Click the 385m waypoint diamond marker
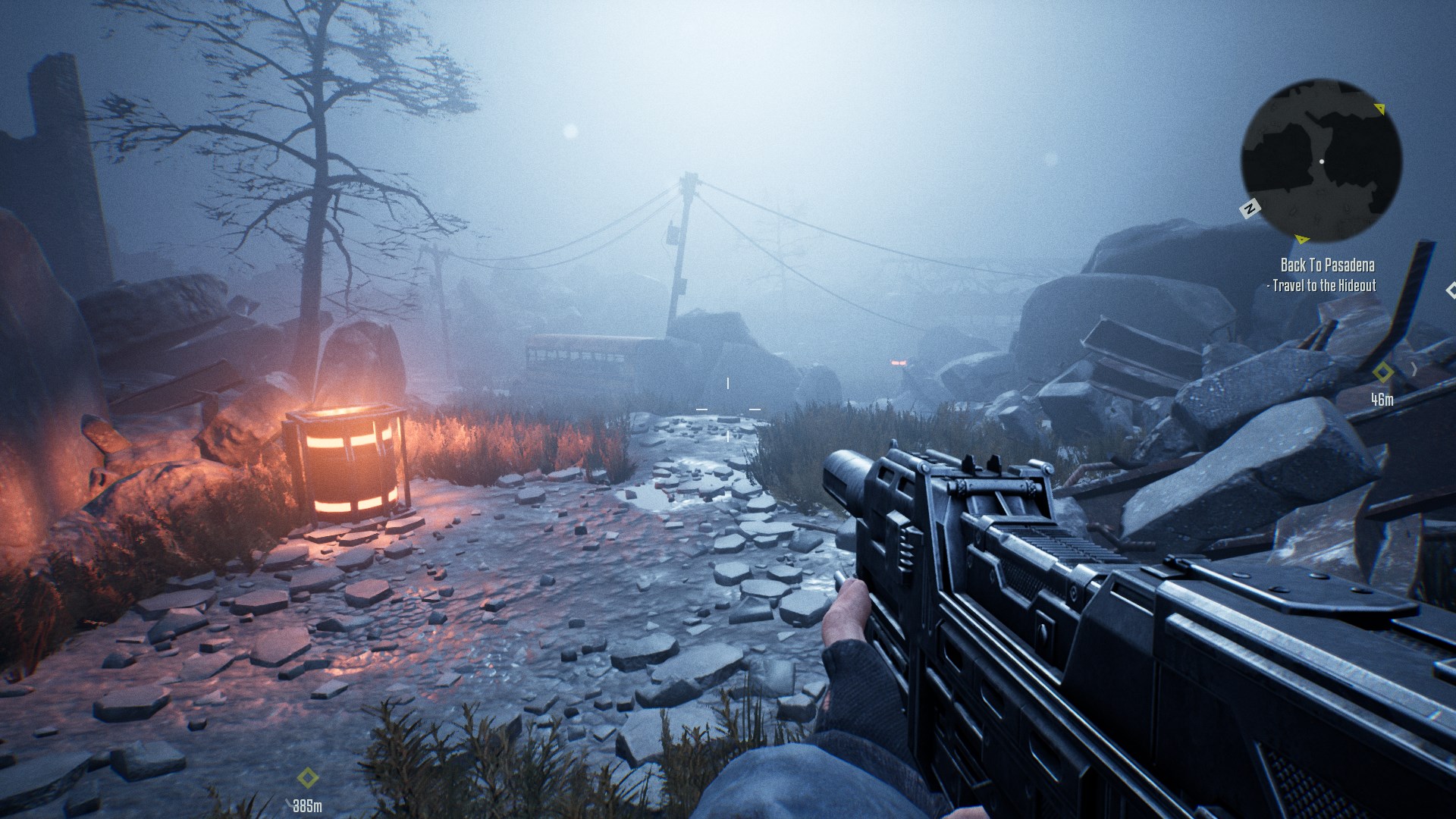This screenshot has width=1456, height=819. pos(307,778)
